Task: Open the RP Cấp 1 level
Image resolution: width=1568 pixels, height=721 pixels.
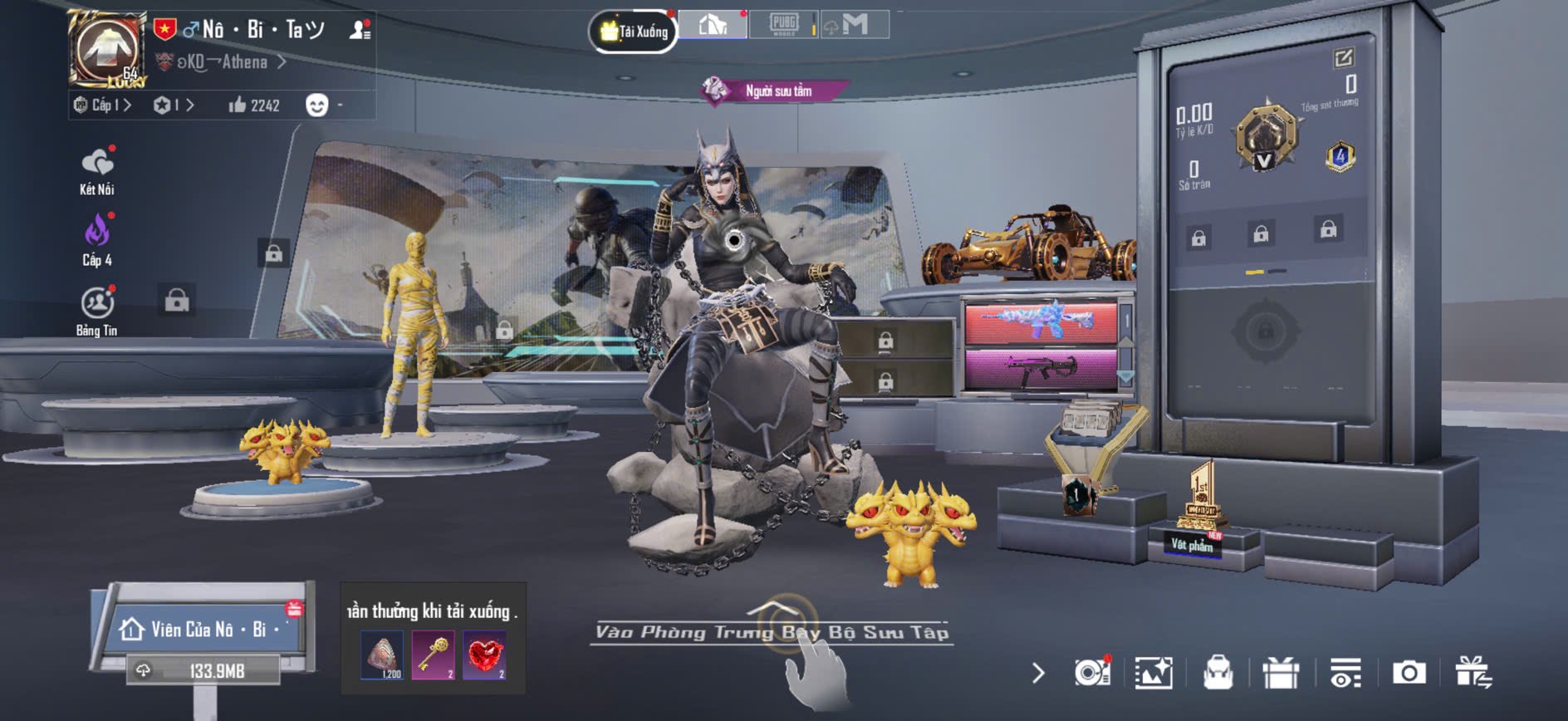Action: pyautogui.click(x=102, y=105)
